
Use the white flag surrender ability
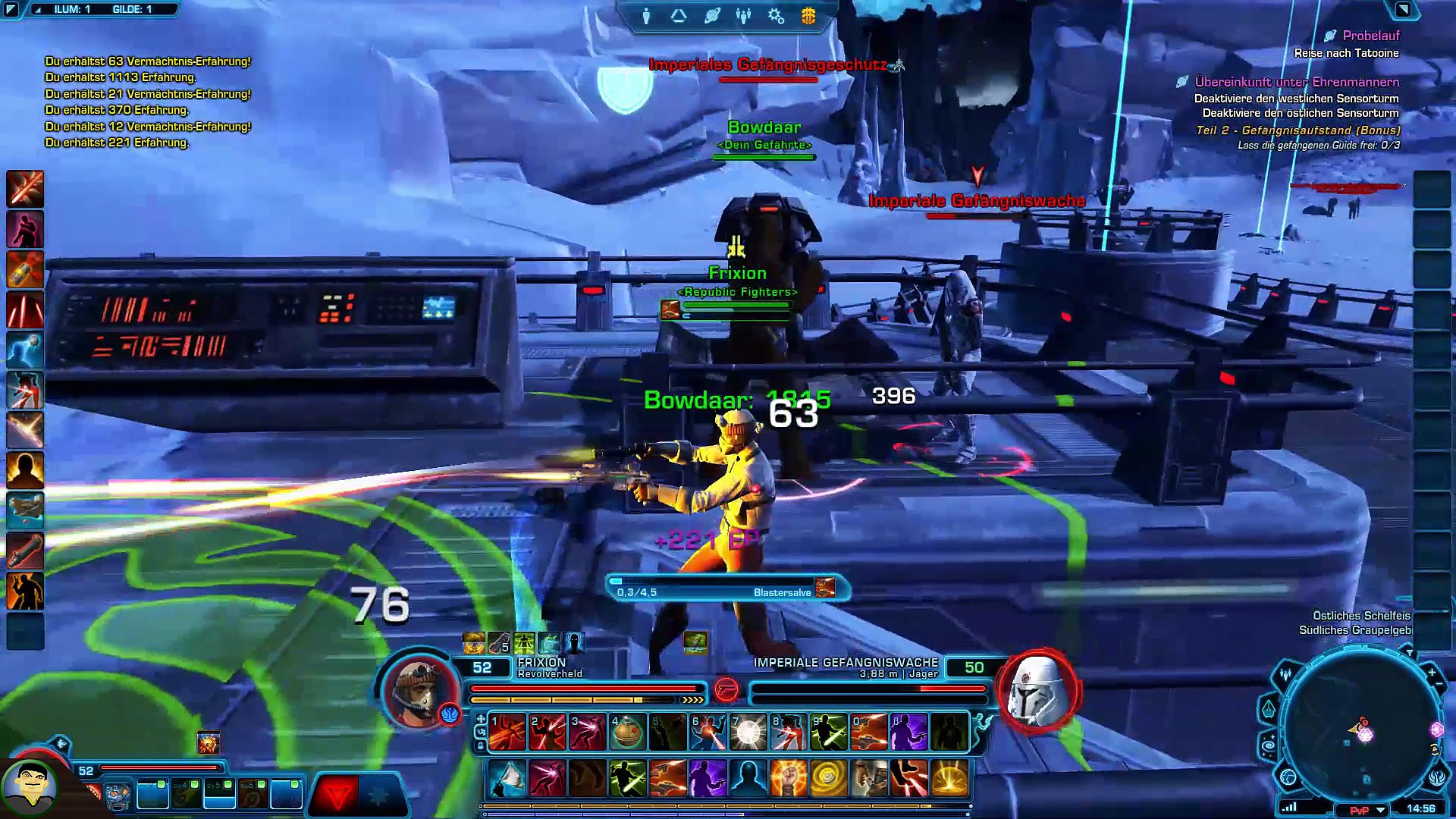pos(507,779)
